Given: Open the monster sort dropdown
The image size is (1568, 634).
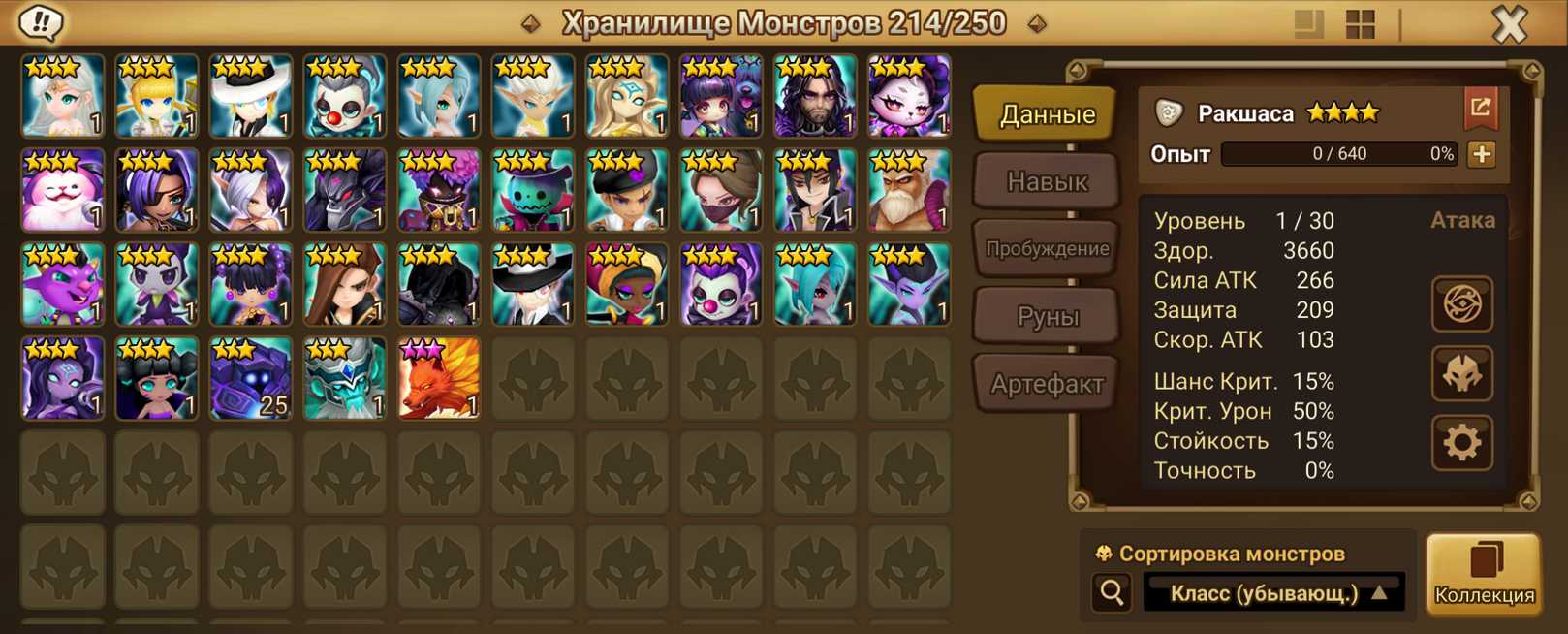Looking at the screenshot, I should 1273,593.
